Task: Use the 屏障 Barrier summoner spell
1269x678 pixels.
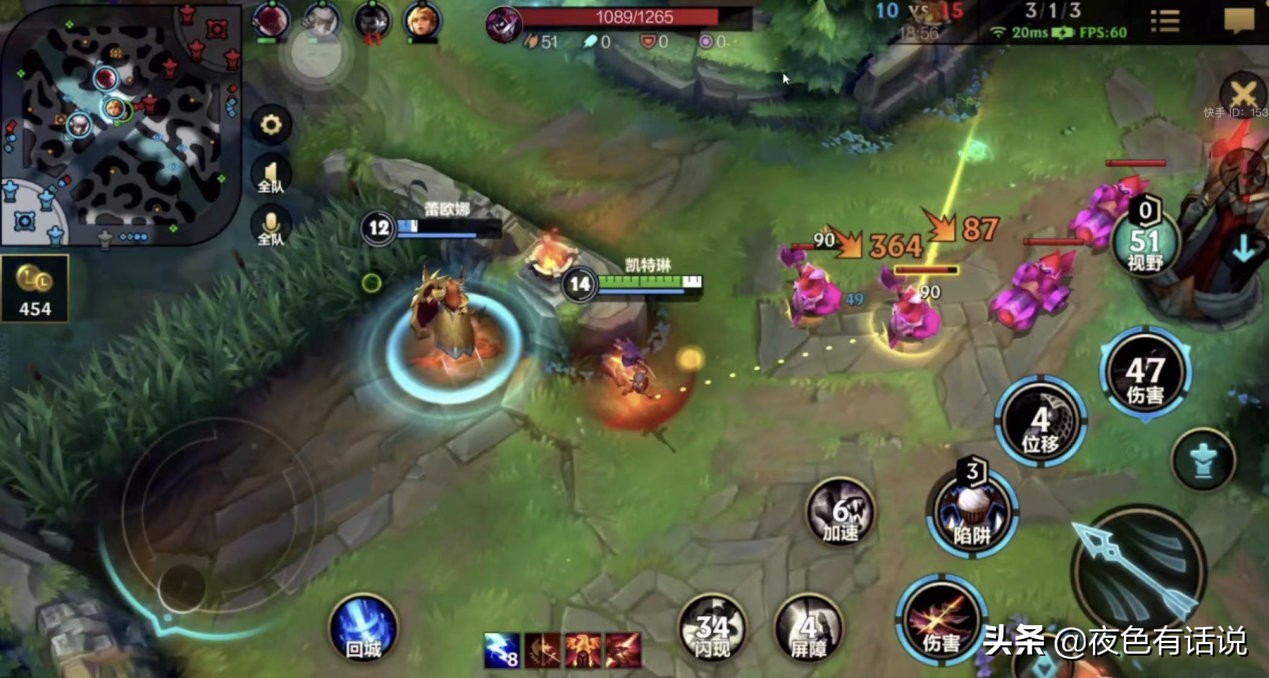Action: tap(809, 626)
